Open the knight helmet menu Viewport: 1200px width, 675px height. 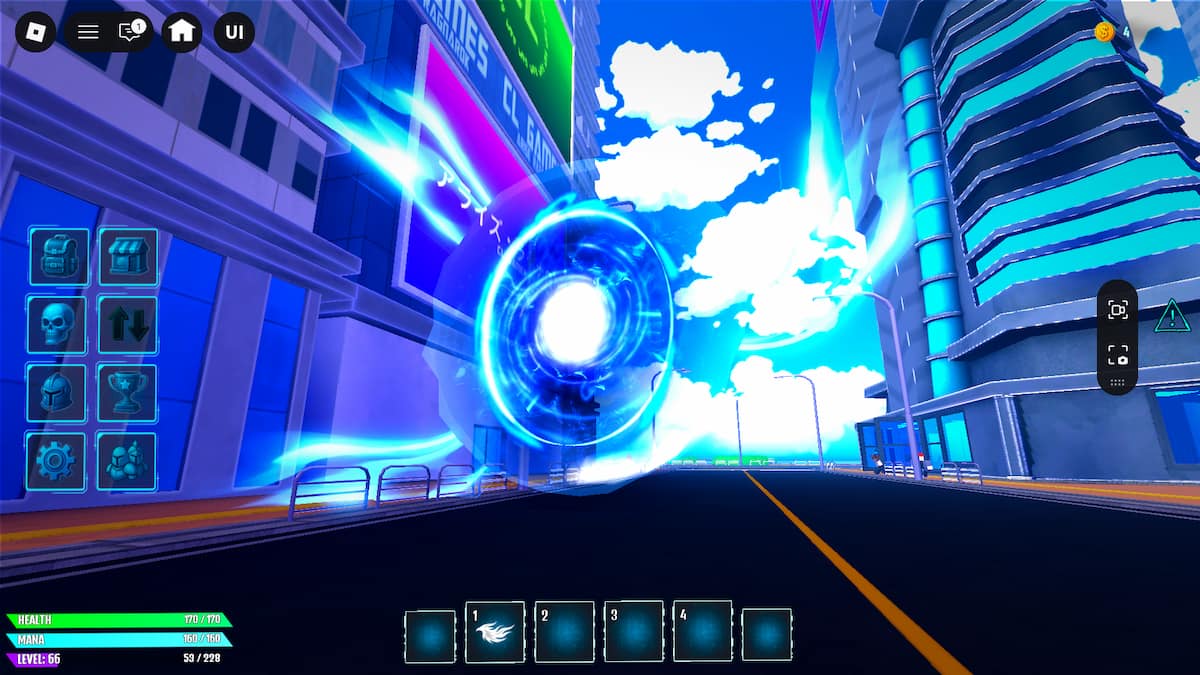pos(57,393)
